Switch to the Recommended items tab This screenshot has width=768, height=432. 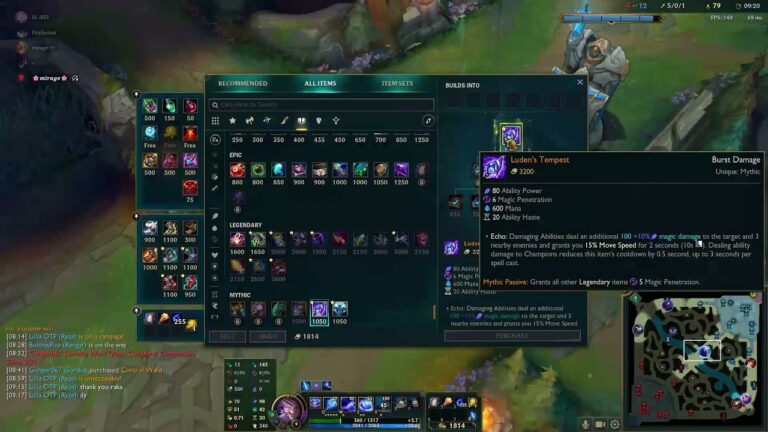tap(243, 84)
